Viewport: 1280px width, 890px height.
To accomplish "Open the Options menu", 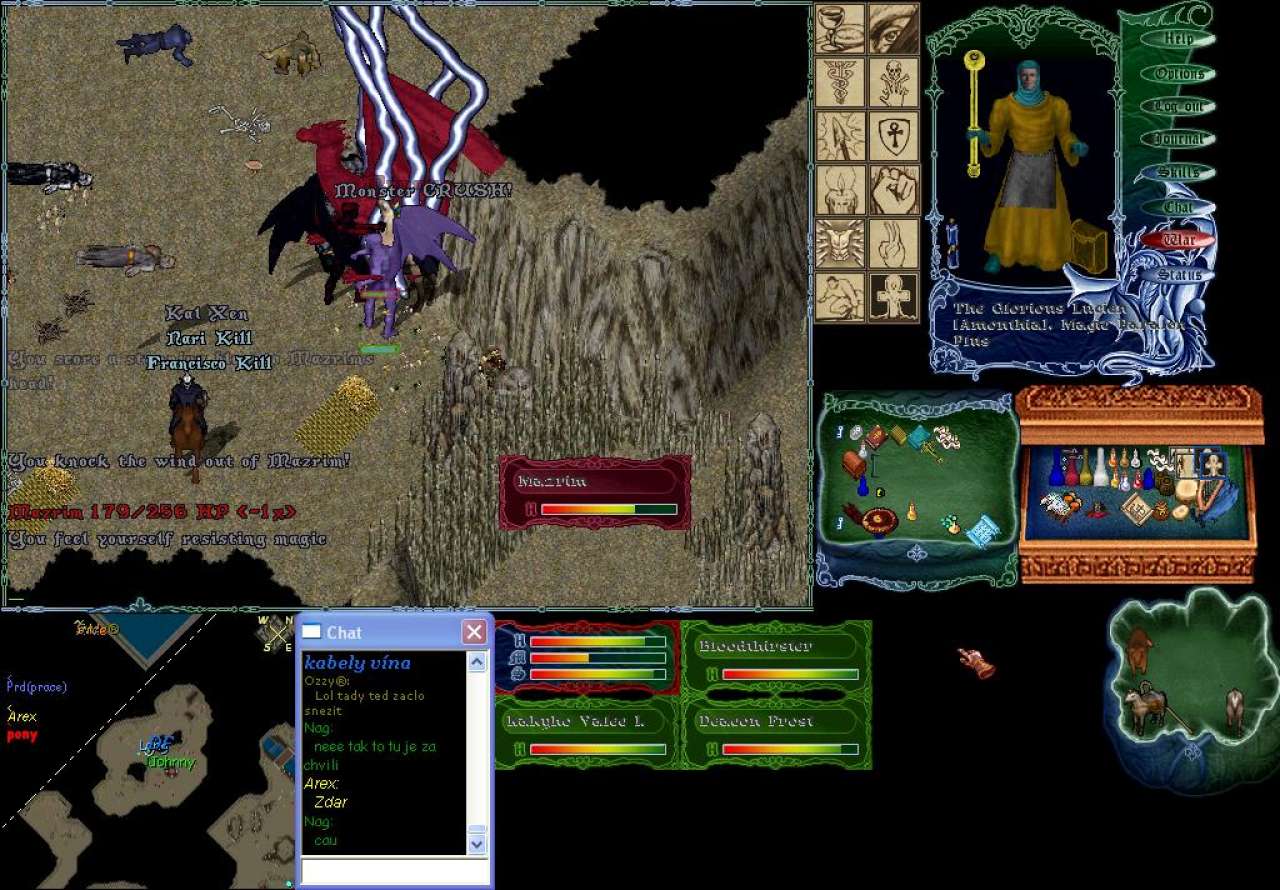I will [1180, 73].
